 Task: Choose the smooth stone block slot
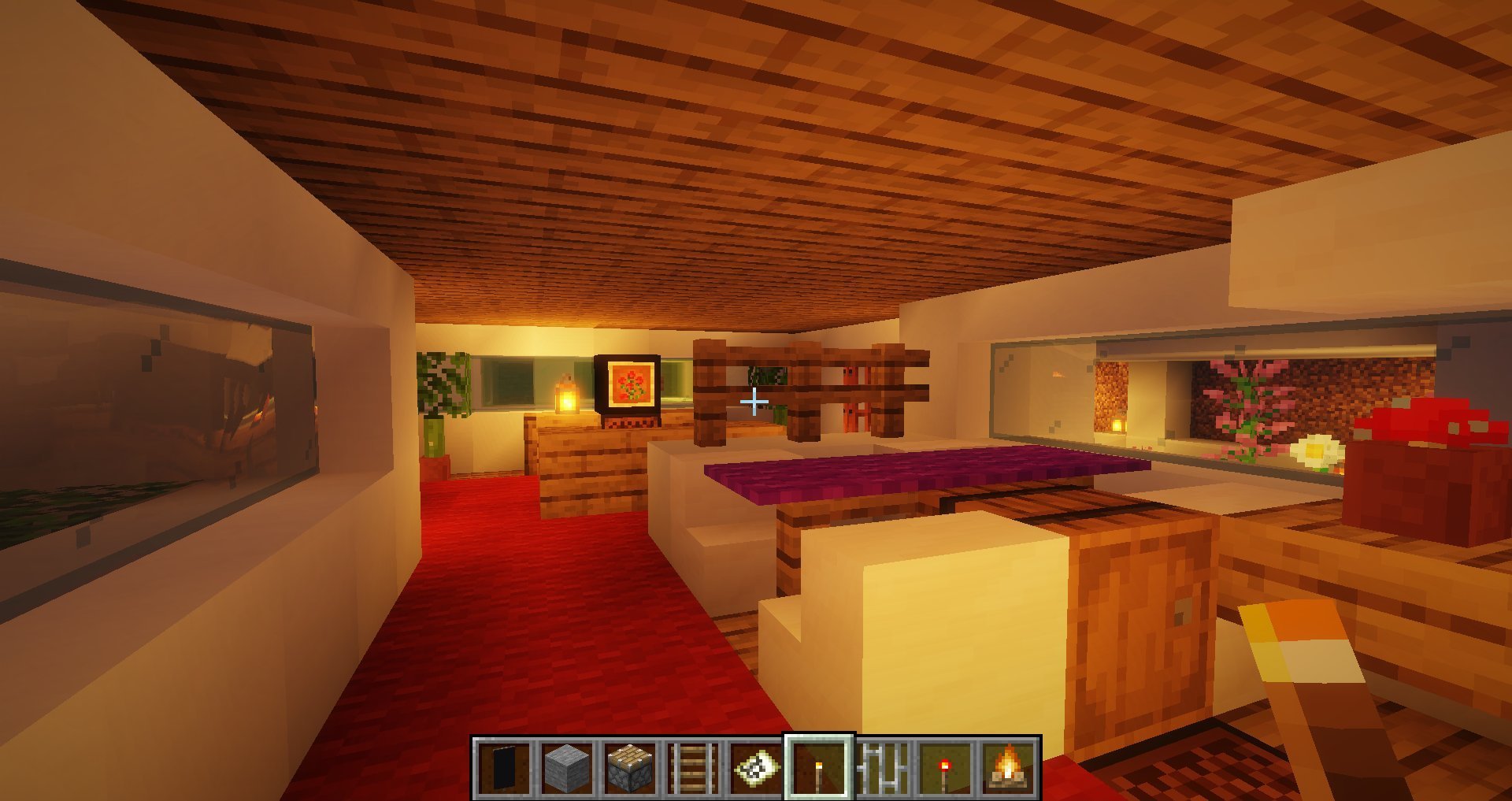click(566, 768)
